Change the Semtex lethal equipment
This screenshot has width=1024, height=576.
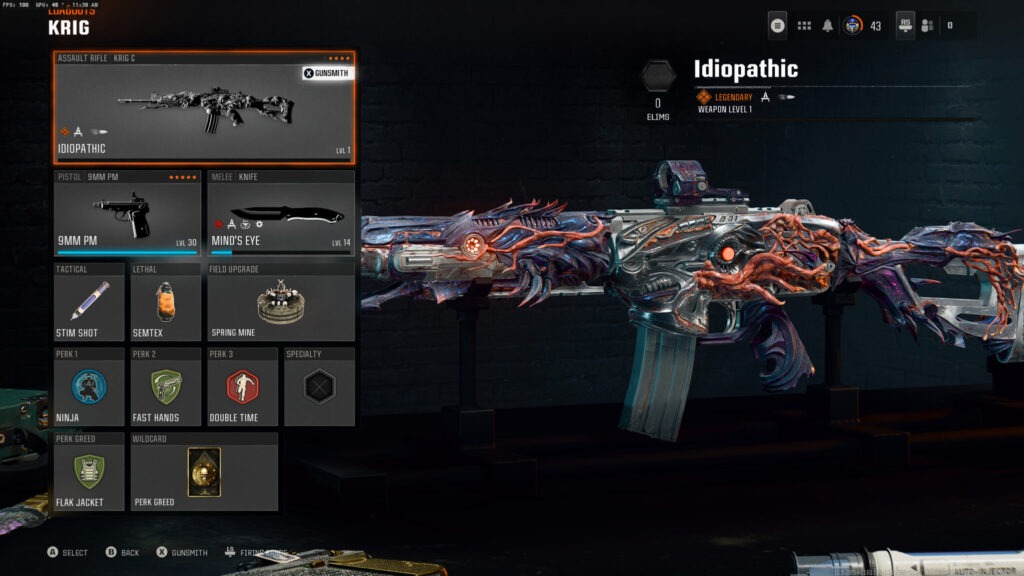coord(166,302)
